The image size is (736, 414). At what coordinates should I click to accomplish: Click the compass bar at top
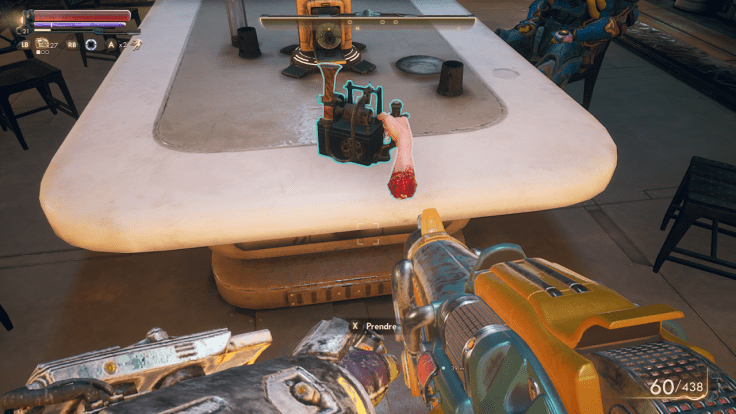[367, 20]
